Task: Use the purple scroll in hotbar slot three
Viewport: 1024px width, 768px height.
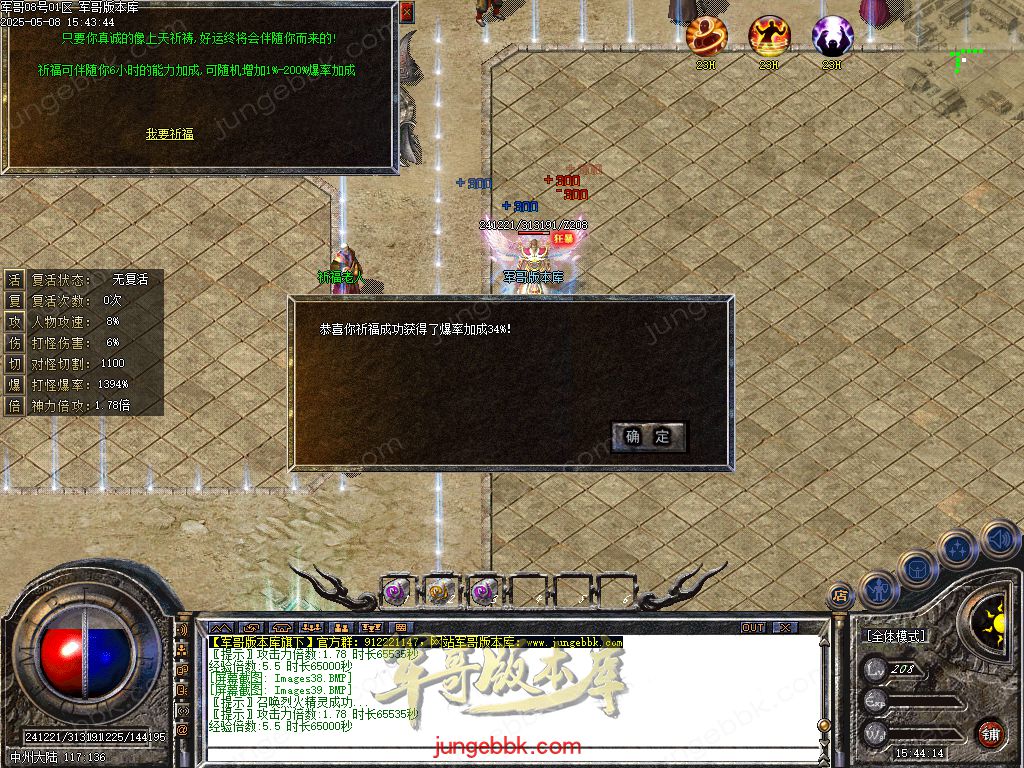Action: click(485, 591)
